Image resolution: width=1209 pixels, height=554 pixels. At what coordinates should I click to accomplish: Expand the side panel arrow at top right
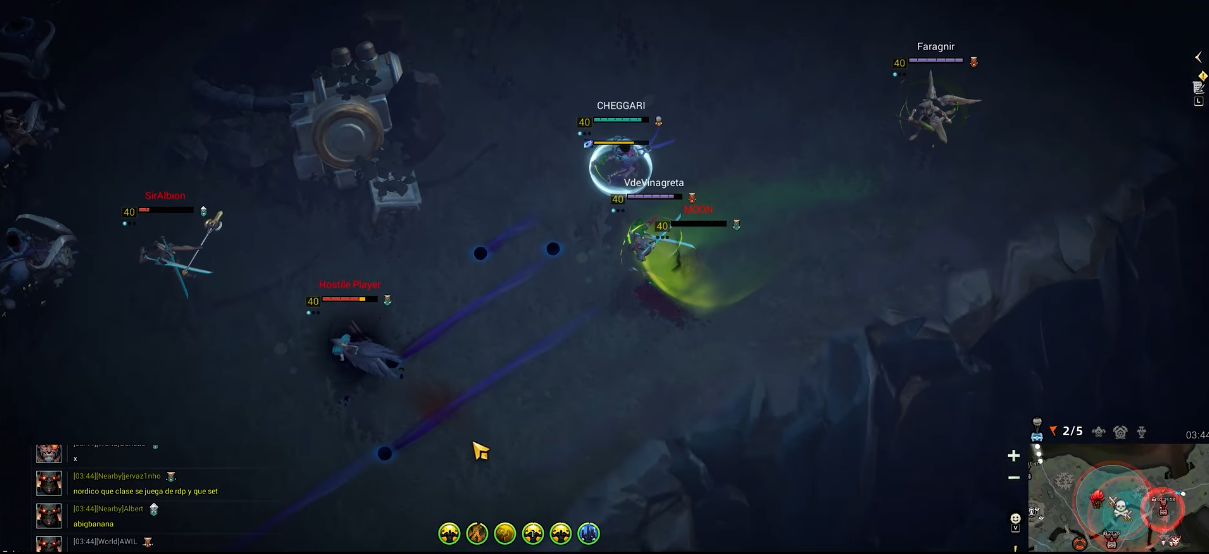(1198, 57)
